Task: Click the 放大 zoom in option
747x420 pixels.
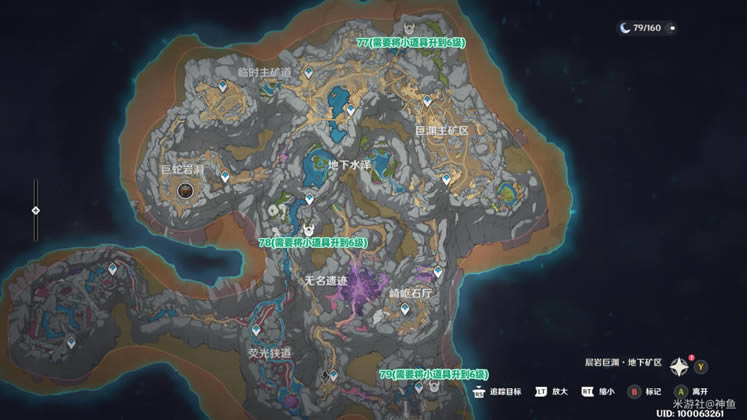Action: pyautogui.click(x=541, y=391)
